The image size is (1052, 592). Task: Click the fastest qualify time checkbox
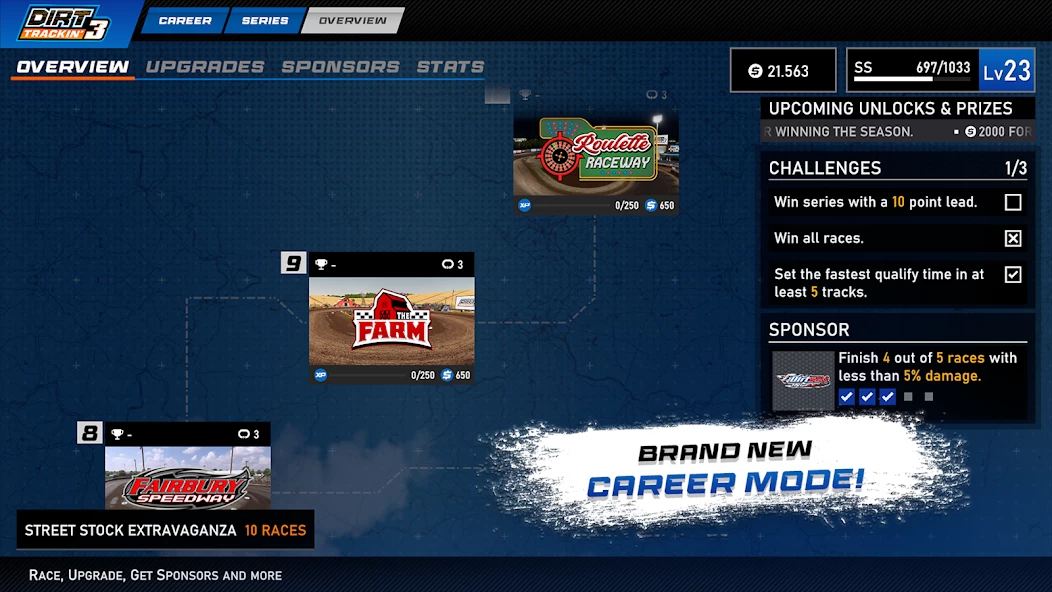coord(1013,274)
